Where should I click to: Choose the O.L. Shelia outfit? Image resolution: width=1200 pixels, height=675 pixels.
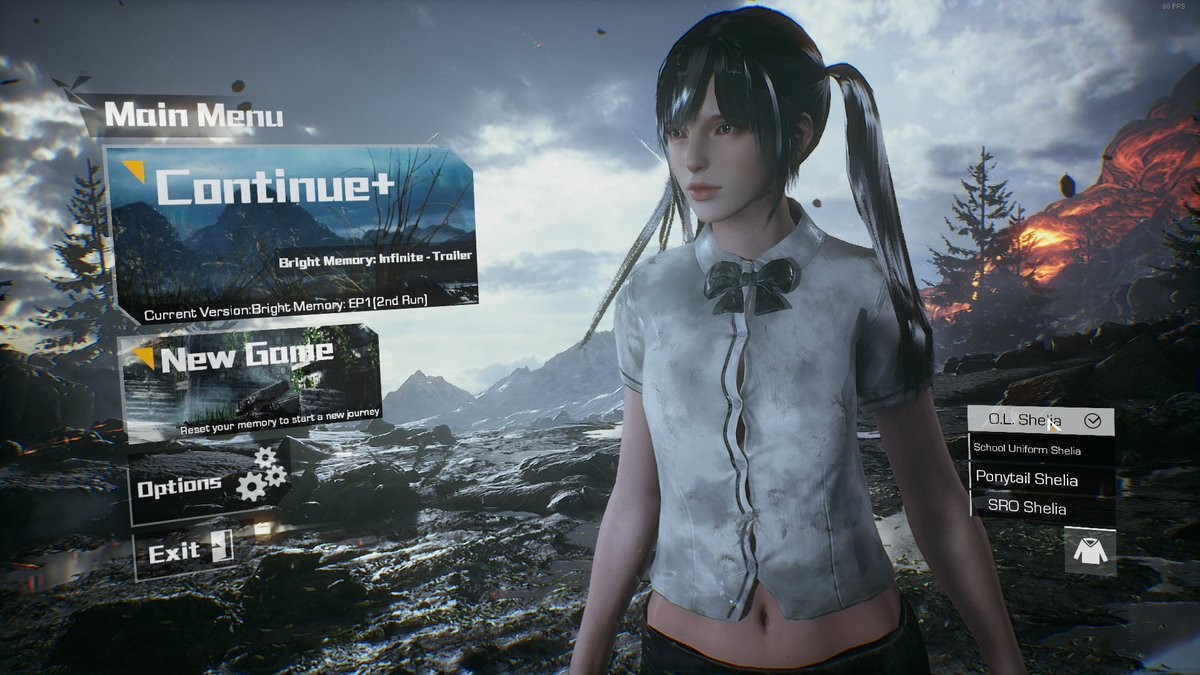[x=1040, y=421]
